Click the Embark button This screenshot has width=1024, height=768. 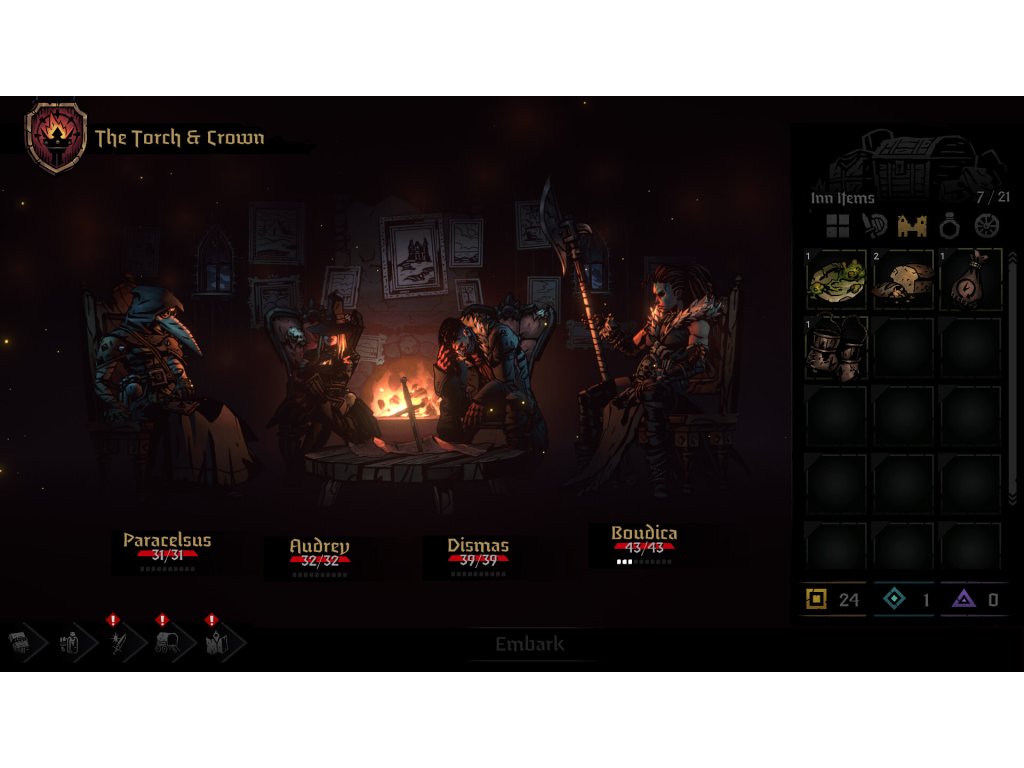[530, 645]
